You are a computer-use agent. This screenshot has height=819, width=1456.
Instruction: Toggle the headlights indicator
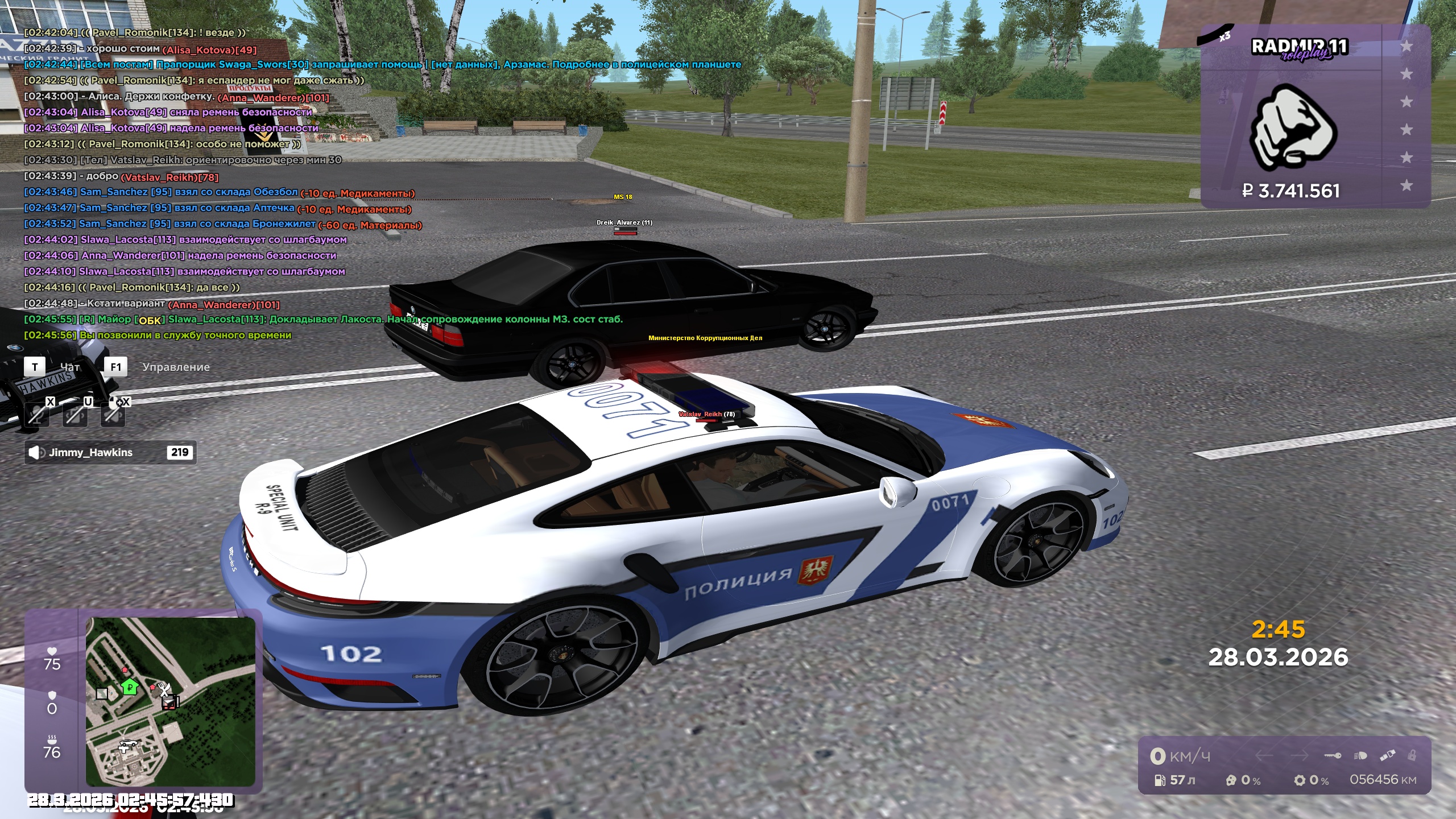point(1360,756)
